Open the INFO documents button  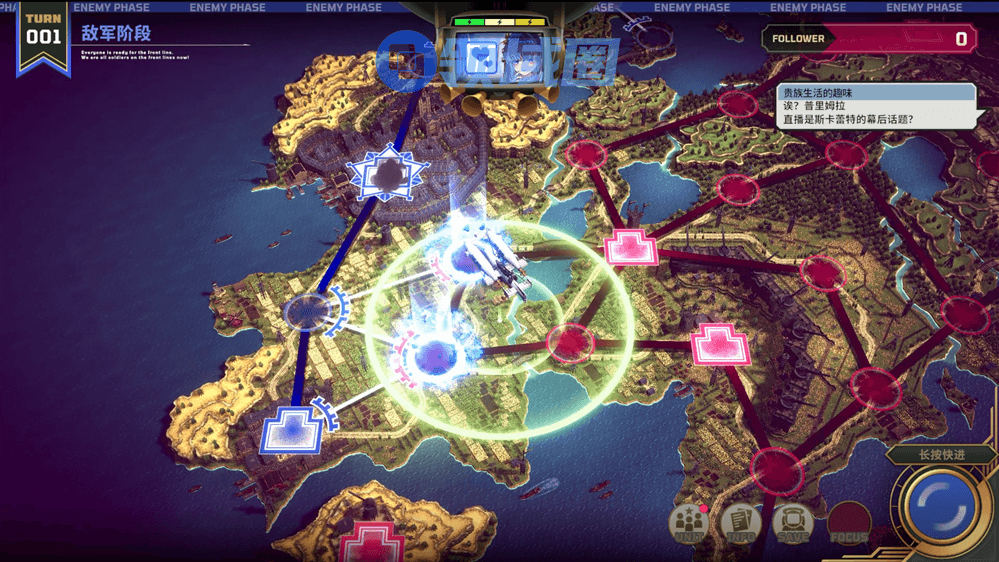pos(740,522)
